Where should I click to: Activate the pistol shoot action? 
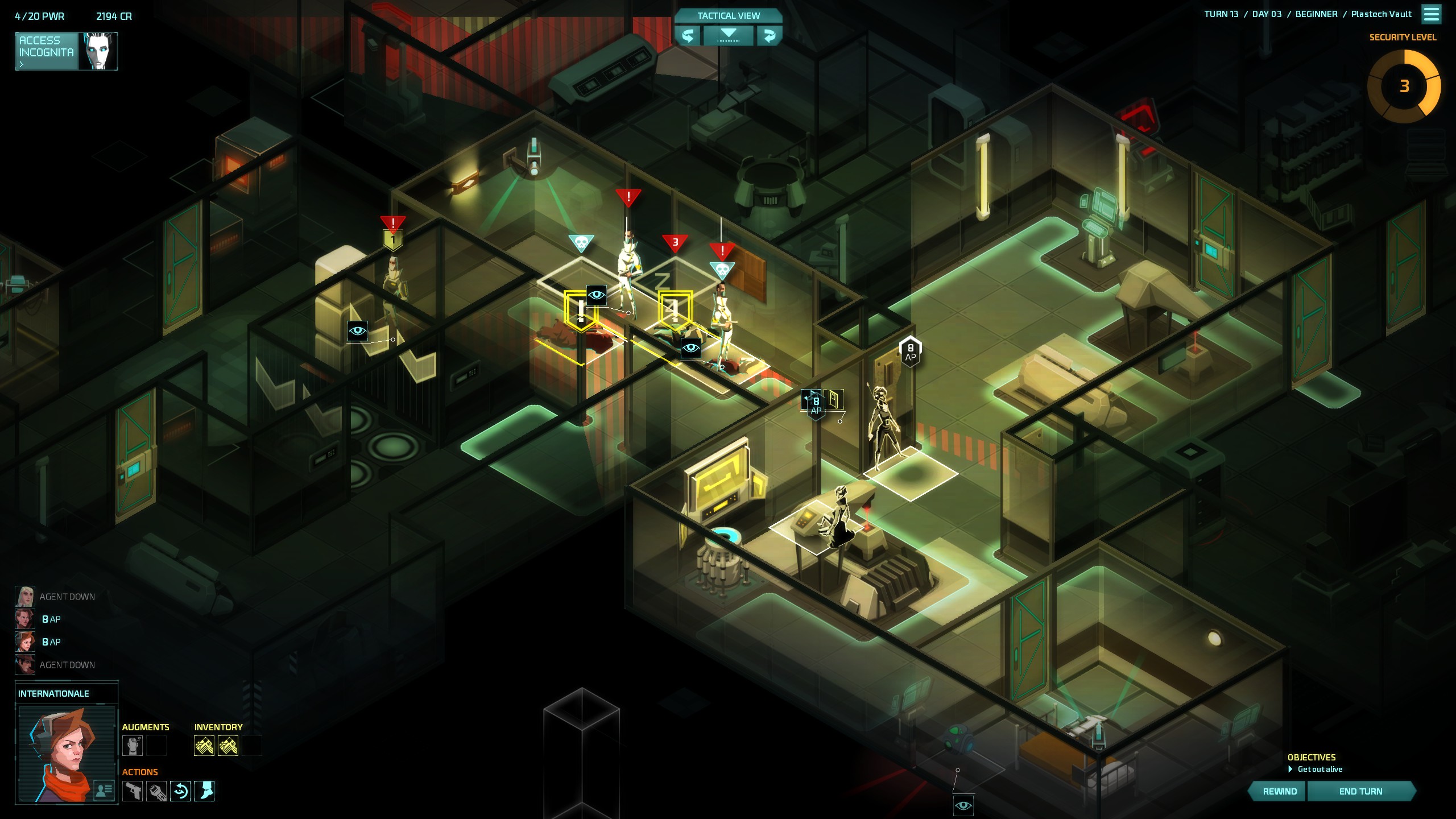point(133,791)
